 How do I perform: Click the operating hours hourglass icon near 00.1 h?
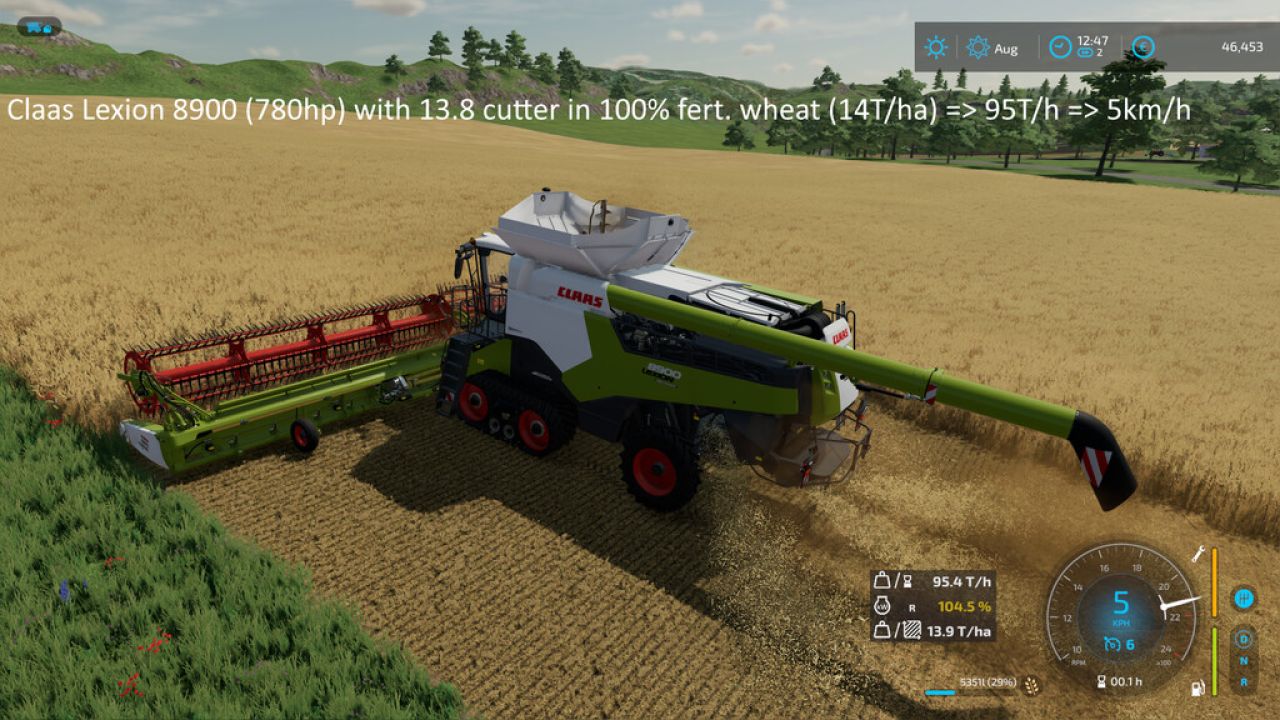tap(1103, 680)
